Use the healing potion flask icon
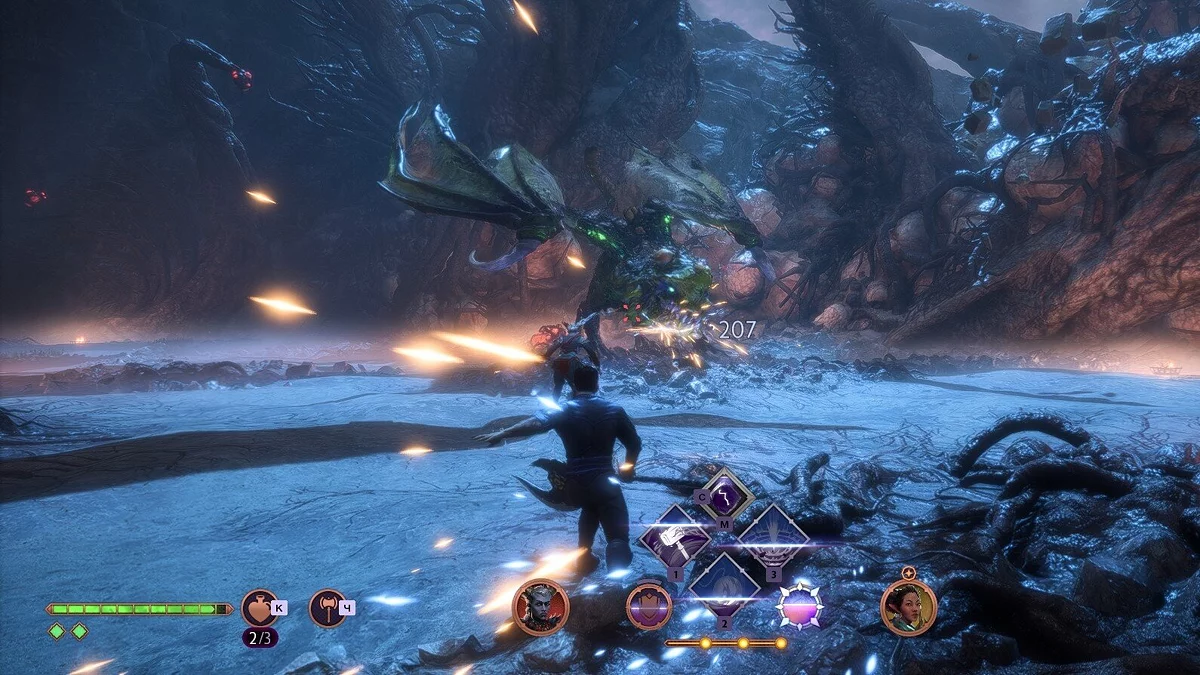1200x675 pixels. [259, 607]
